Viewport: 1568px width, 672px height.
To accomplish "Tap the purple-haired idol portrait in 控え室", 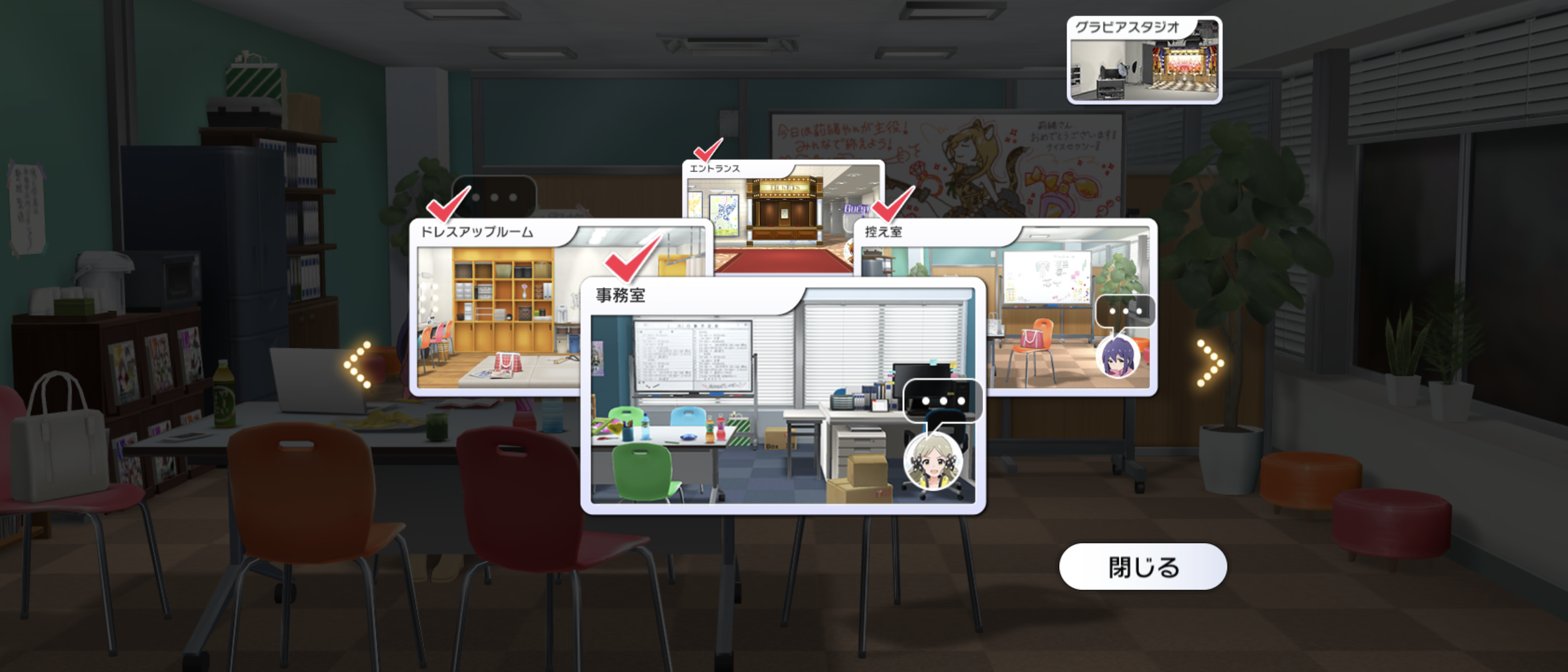I will point(1117,357).
